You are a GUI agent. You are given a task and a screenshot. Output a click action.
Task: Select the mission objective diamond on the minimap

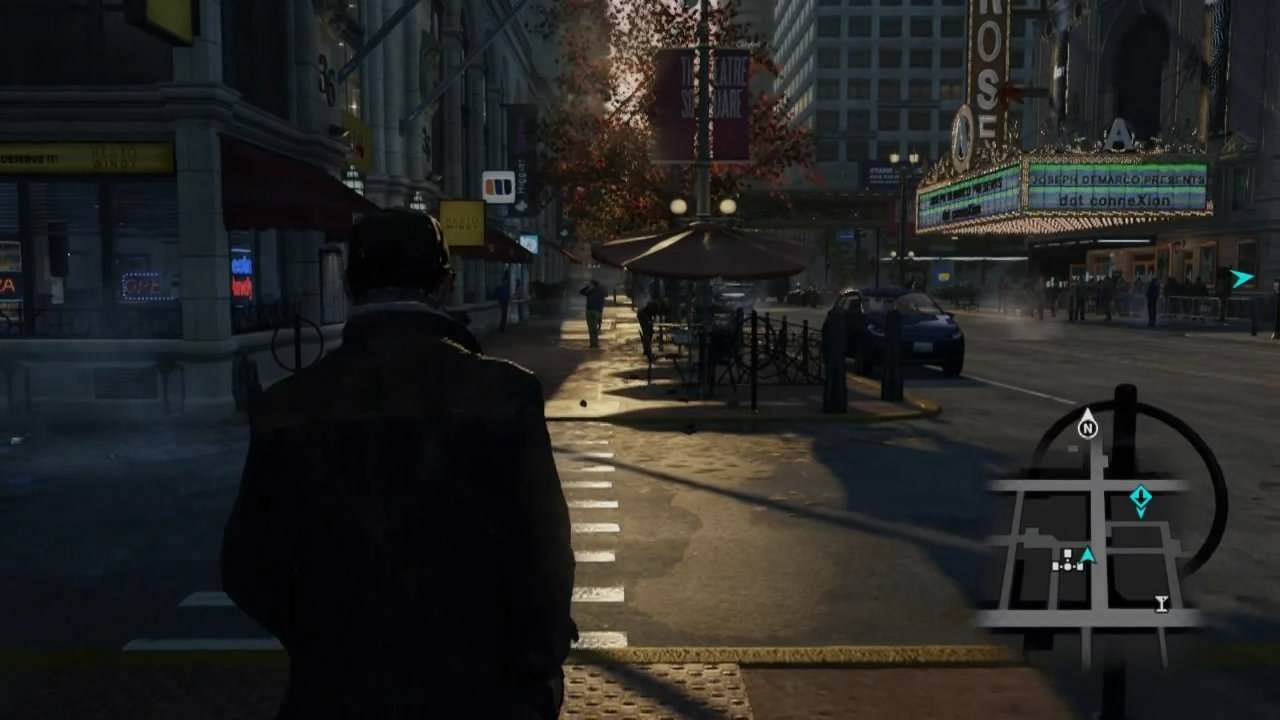[1140, 497]
